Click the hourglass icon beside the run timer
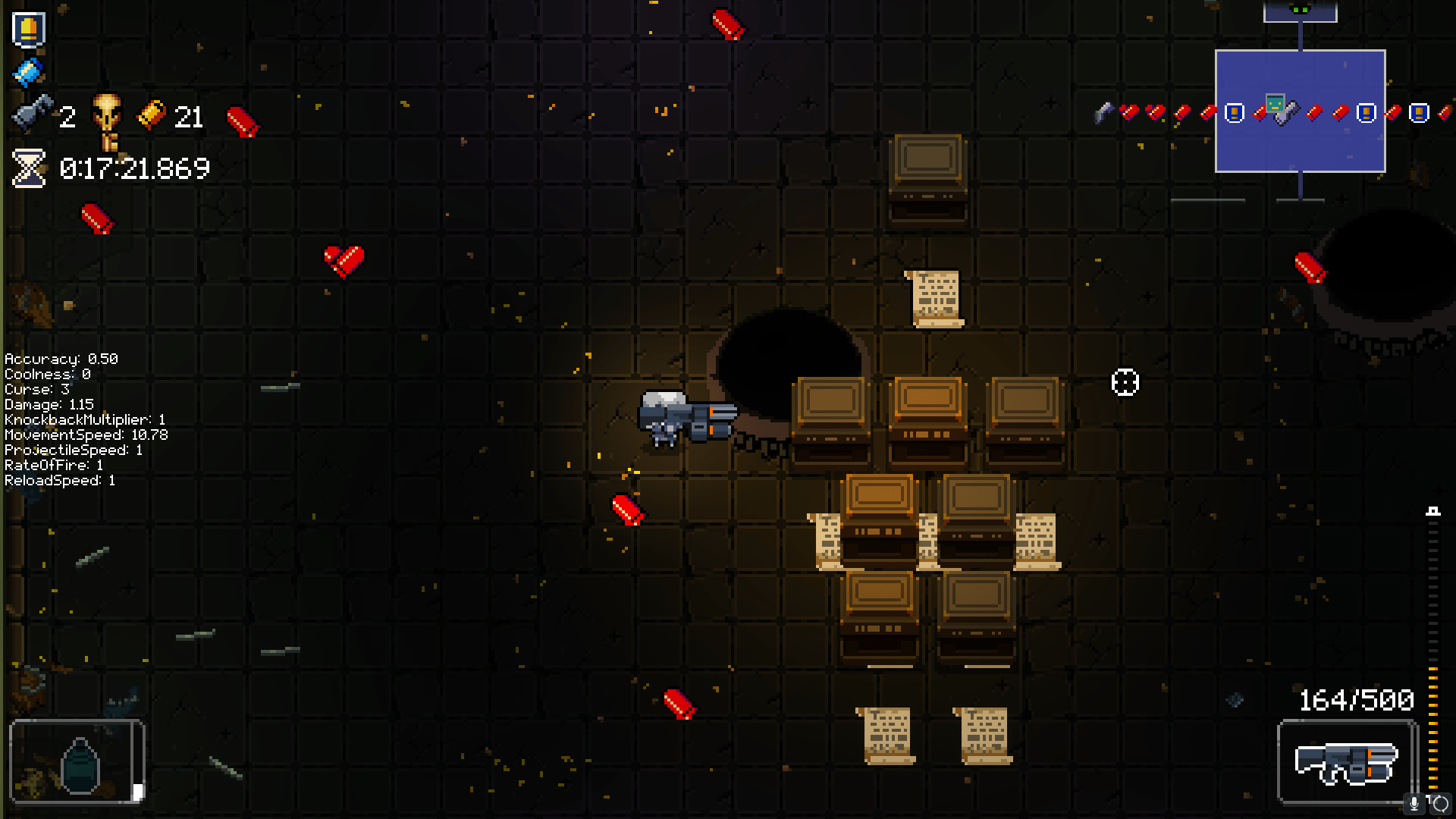1456x819 pixels. coord(27,168)
